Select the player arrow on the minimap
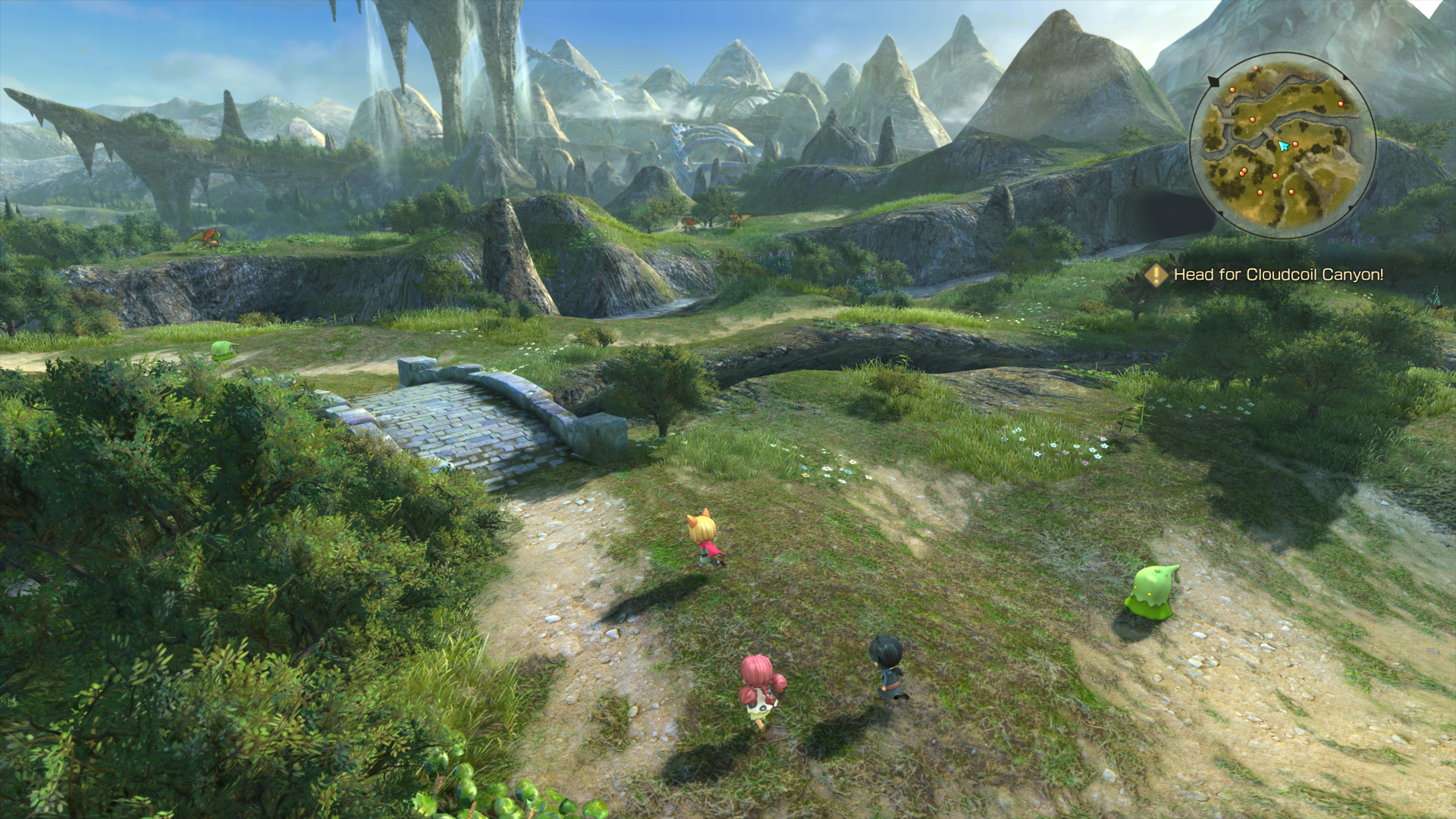1456x819 pixels. point(1283,146)
